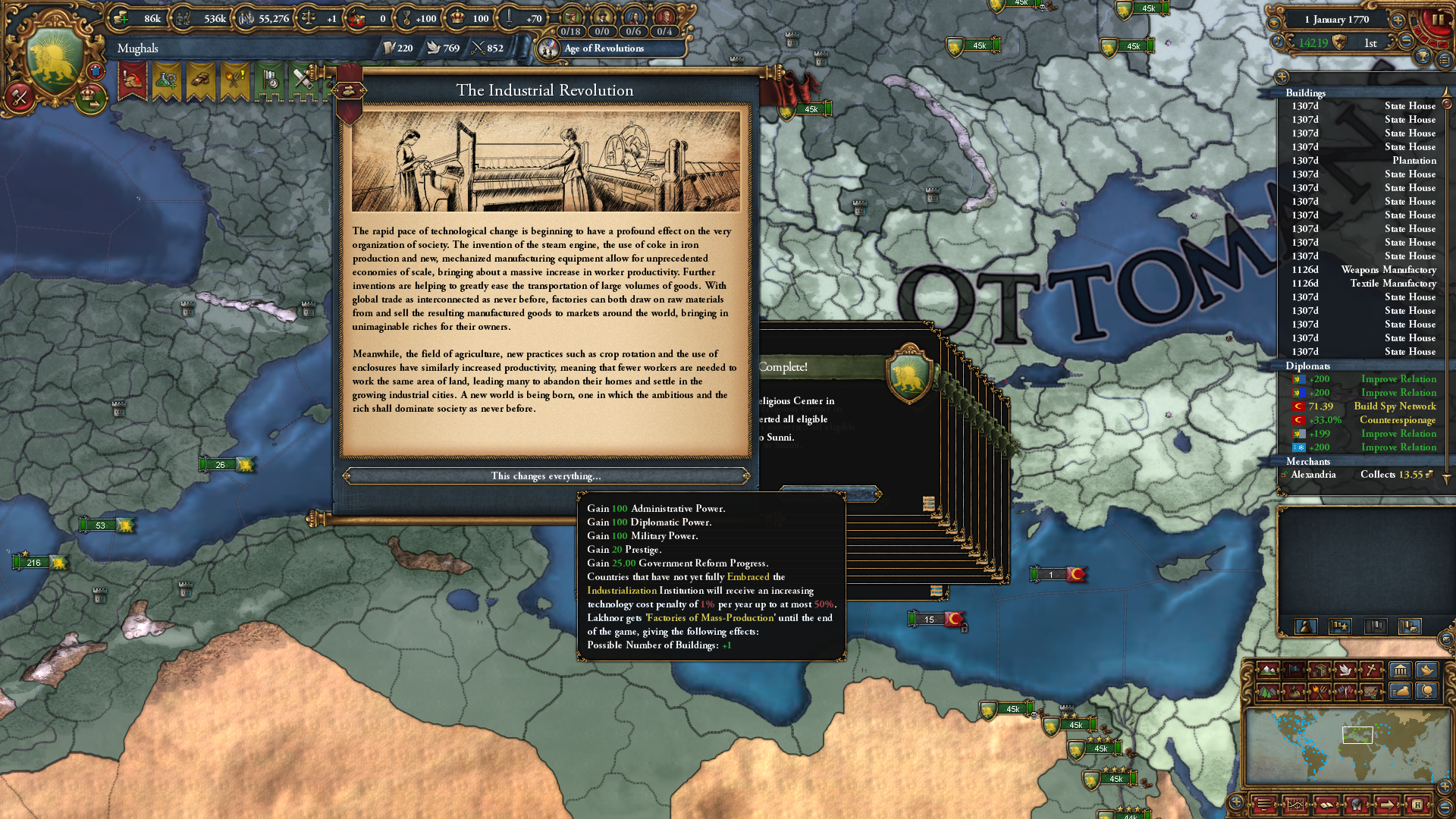This screenshot has height=819, width=1456.
Task: Switch to the macrobuilder buildings tab
Action: pyautogui.click(x=1401, y=671)
